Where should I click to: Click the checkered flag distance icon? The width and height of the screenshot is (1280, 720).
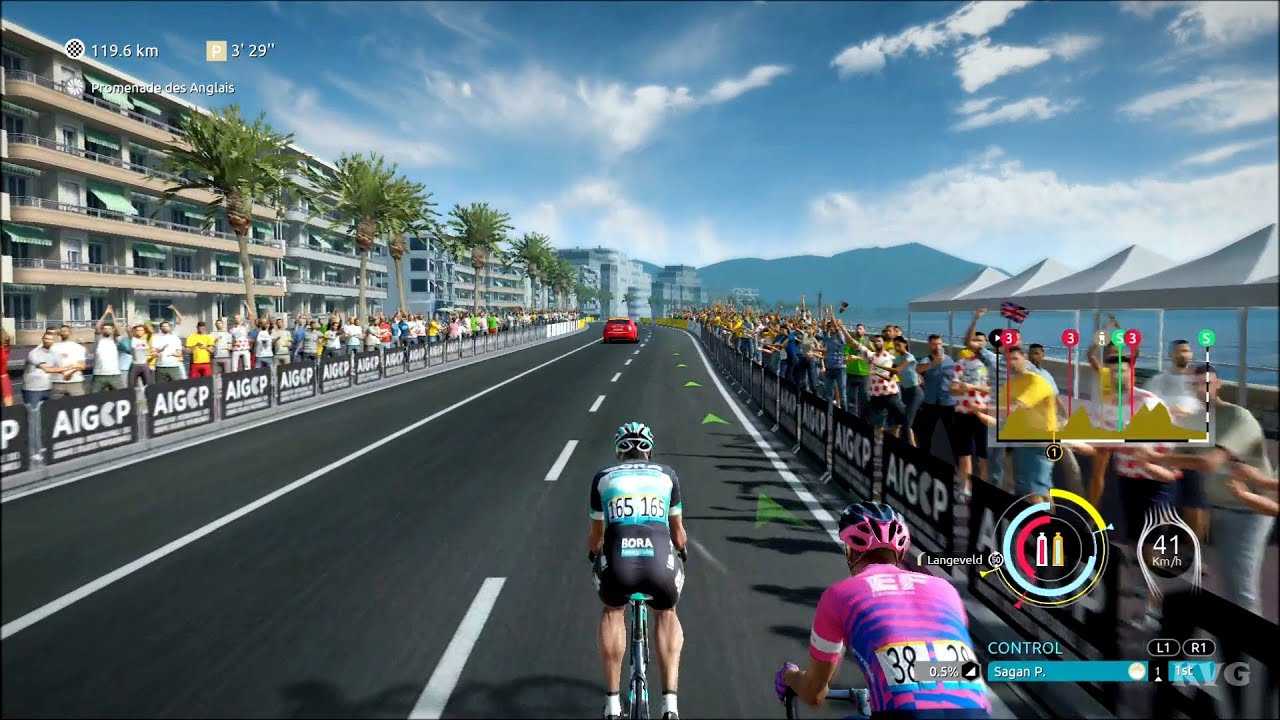pos(75,49)
